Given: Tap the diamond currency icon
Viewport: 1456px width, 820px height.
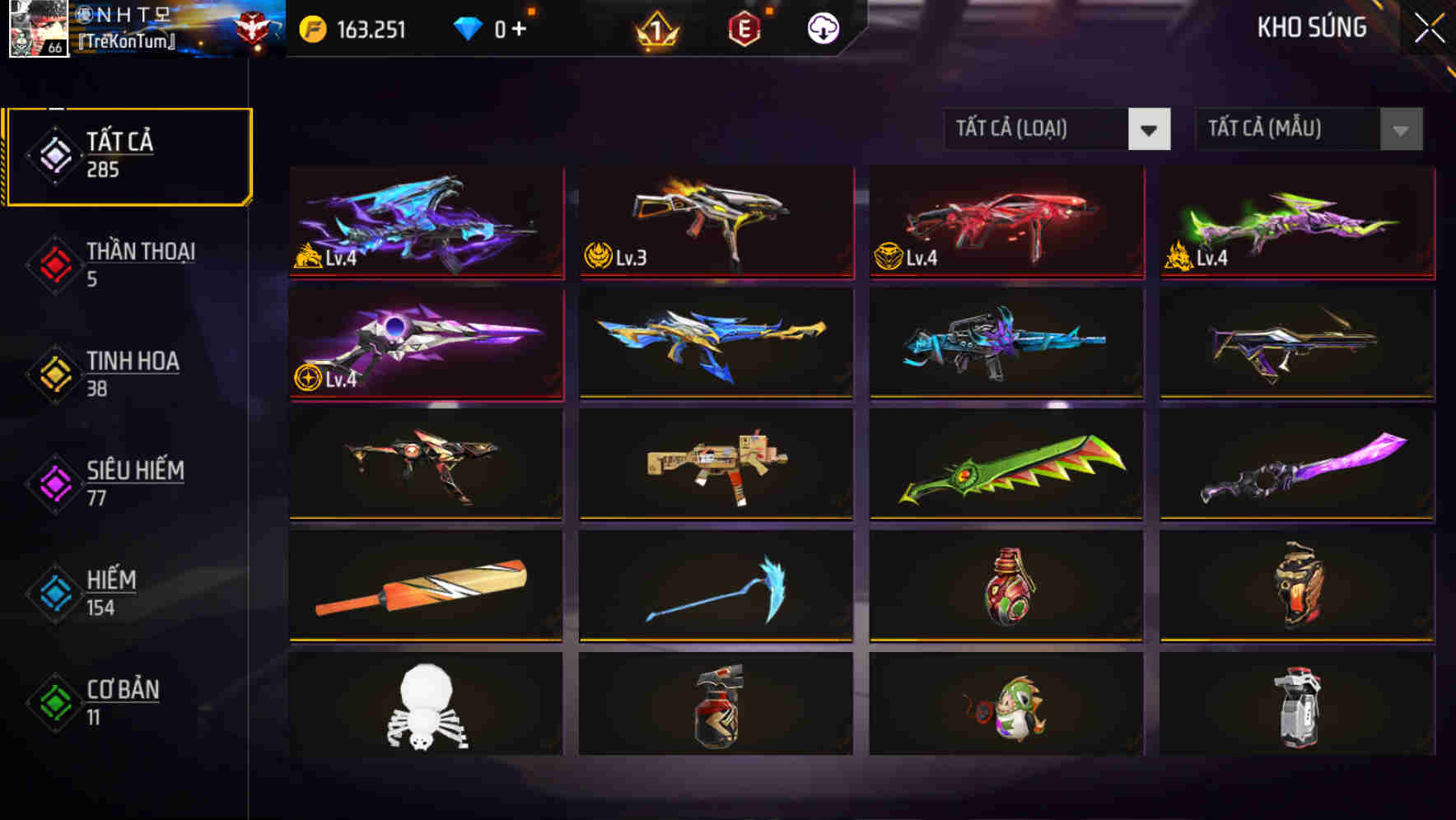Looking at the screenshot, I should [466, 27].
